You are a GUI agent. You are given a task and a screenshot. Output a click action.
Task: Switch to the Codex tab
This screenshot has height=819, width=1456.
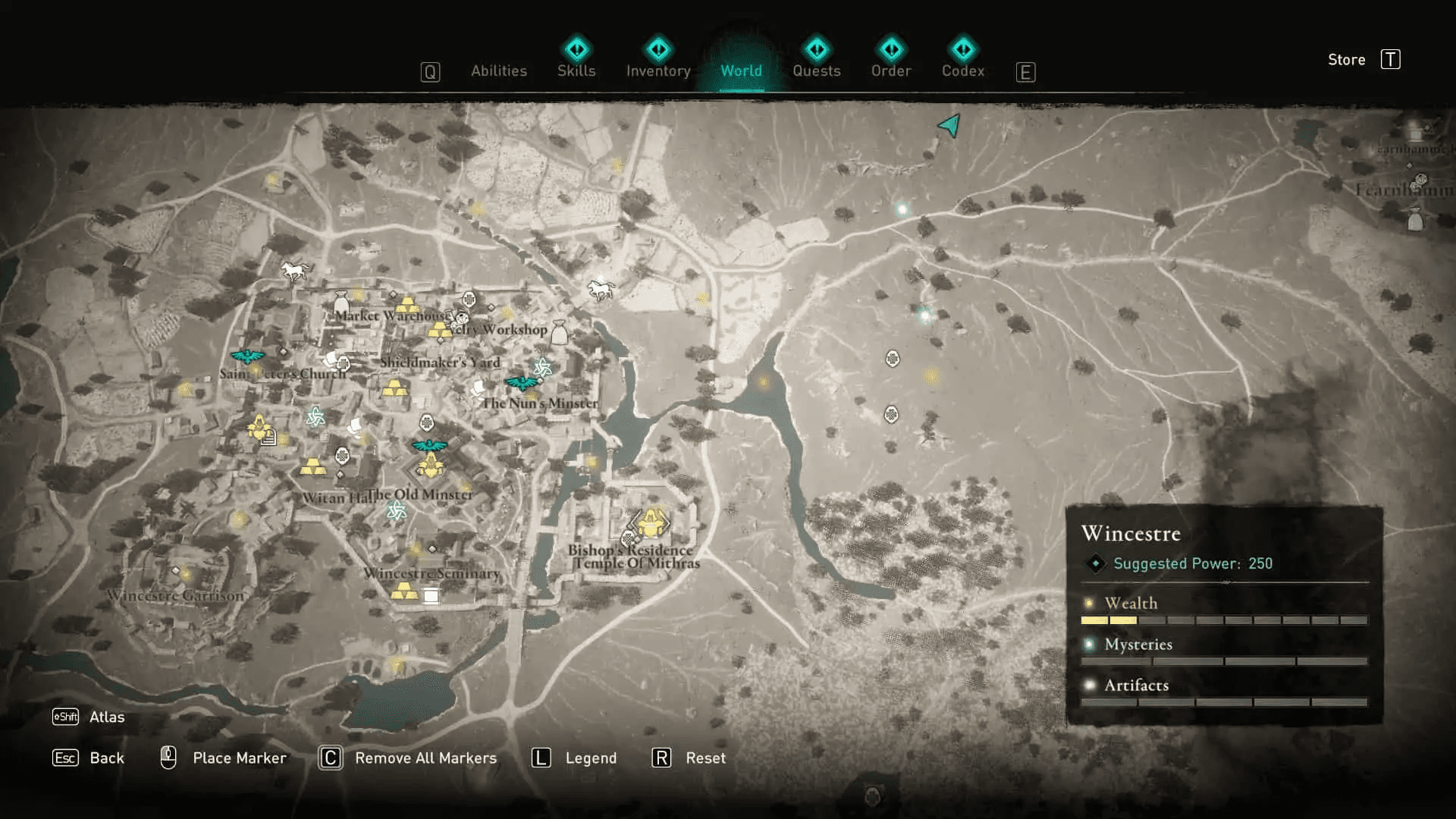[x=962, y=71]
